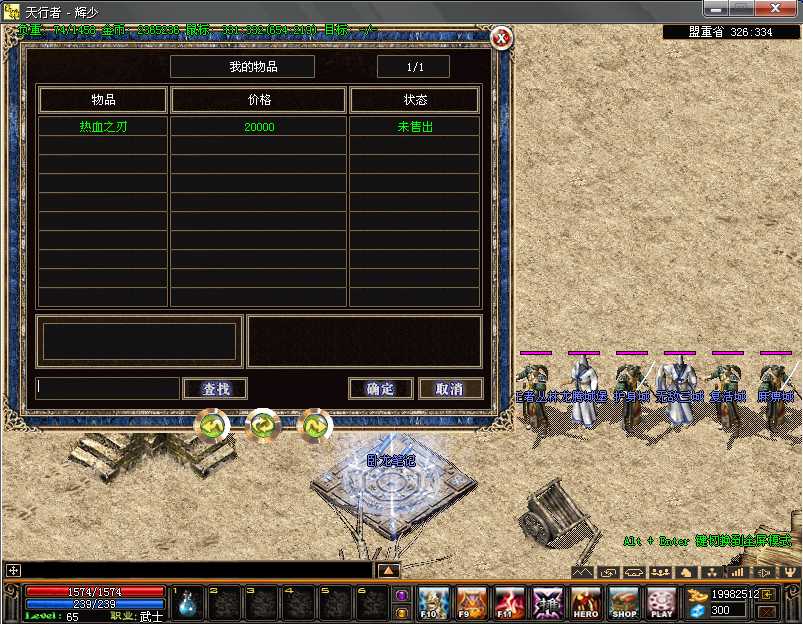Activate the F9 skill icon
The image size is (803, 624).
[471, 603]
